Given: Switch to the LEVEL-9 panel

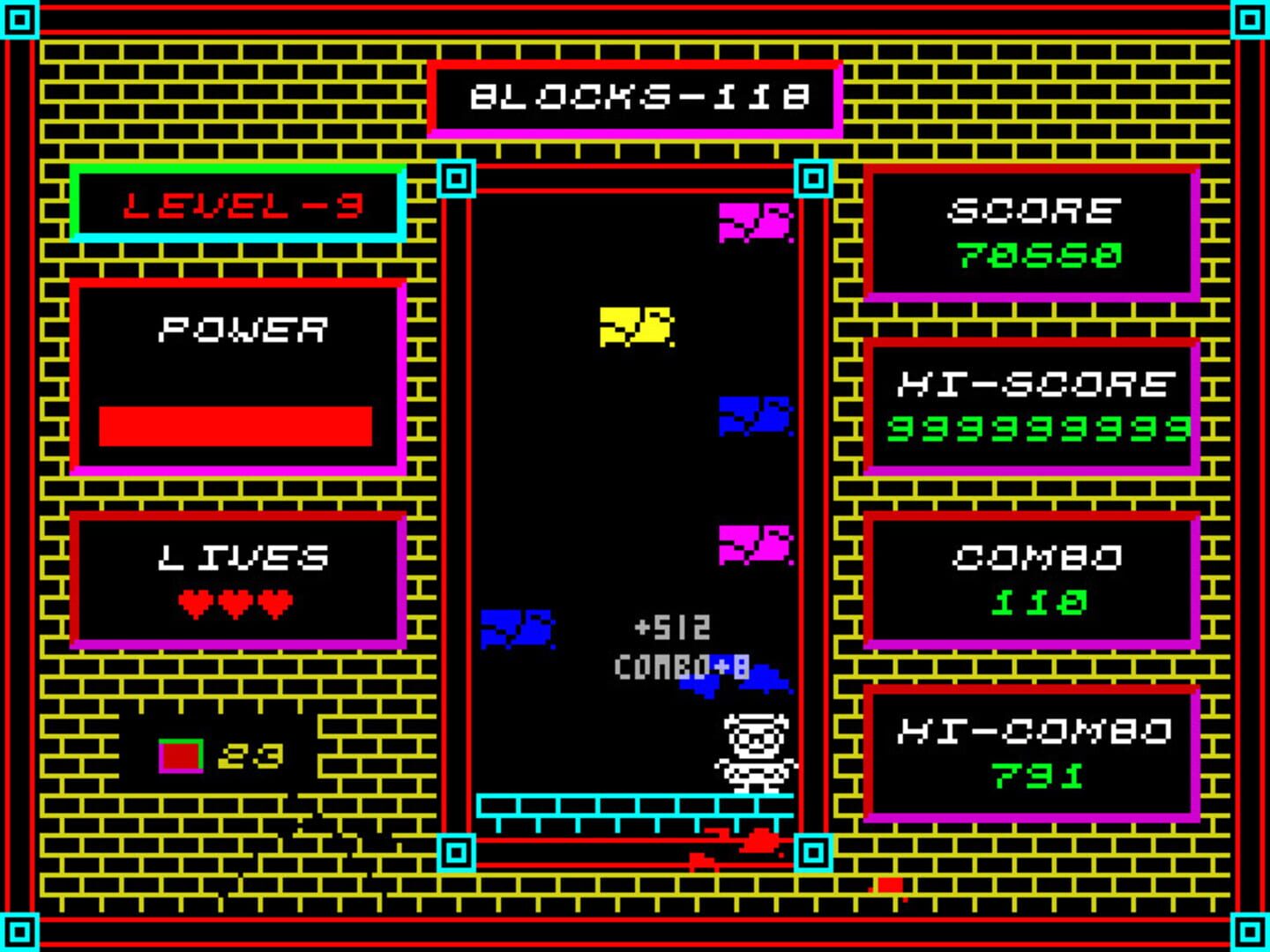Looking at the screenshot, I should click(x=239, y=204).
